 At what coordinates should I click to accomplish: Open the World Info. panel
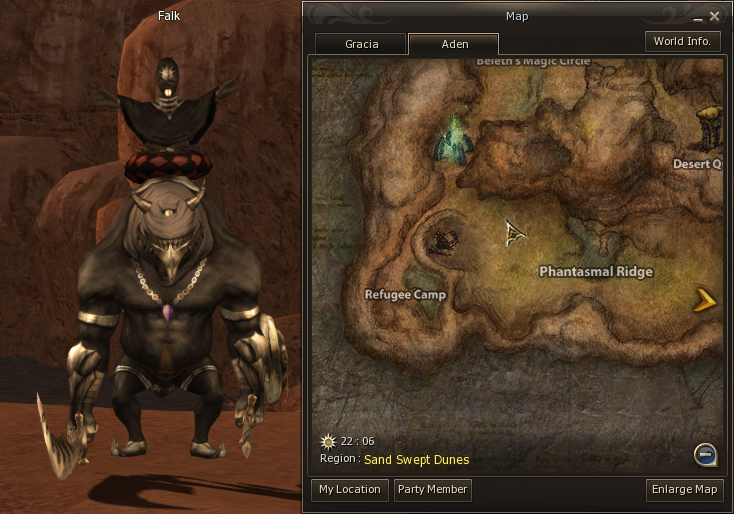682,42
